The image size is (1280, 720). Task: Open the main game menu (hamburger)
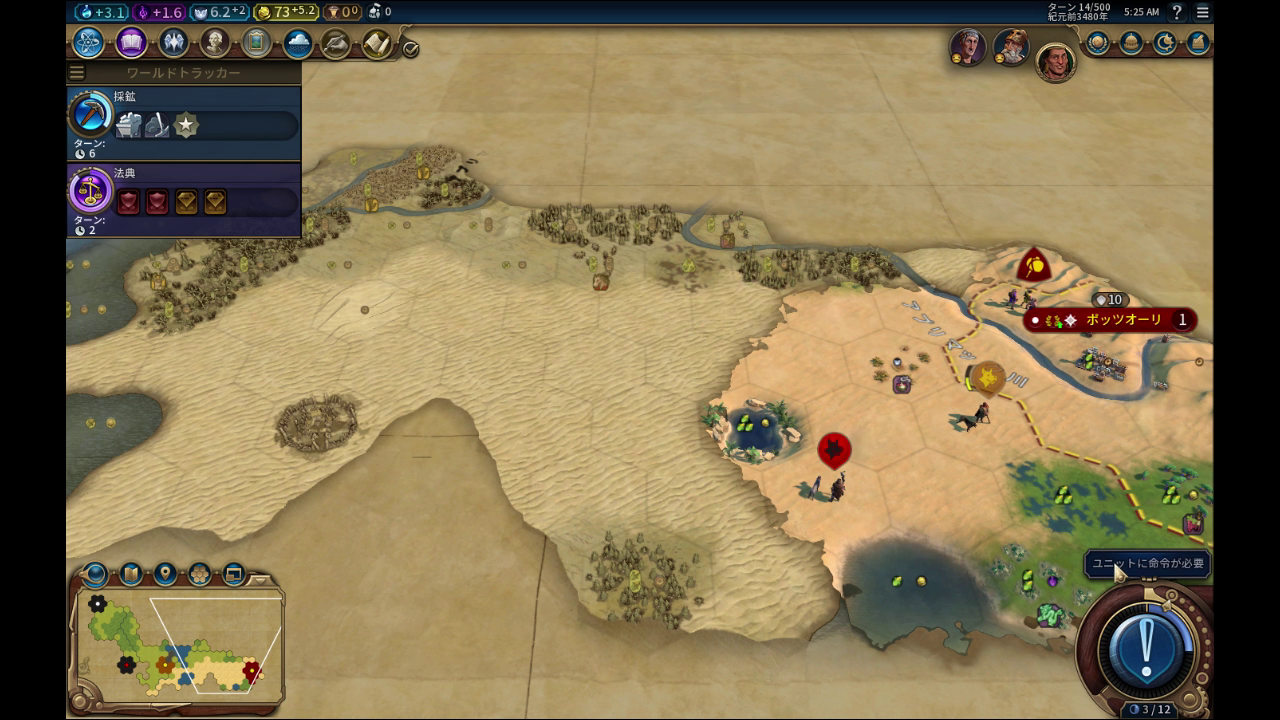pyautogui.click(x=1203, y=12)
